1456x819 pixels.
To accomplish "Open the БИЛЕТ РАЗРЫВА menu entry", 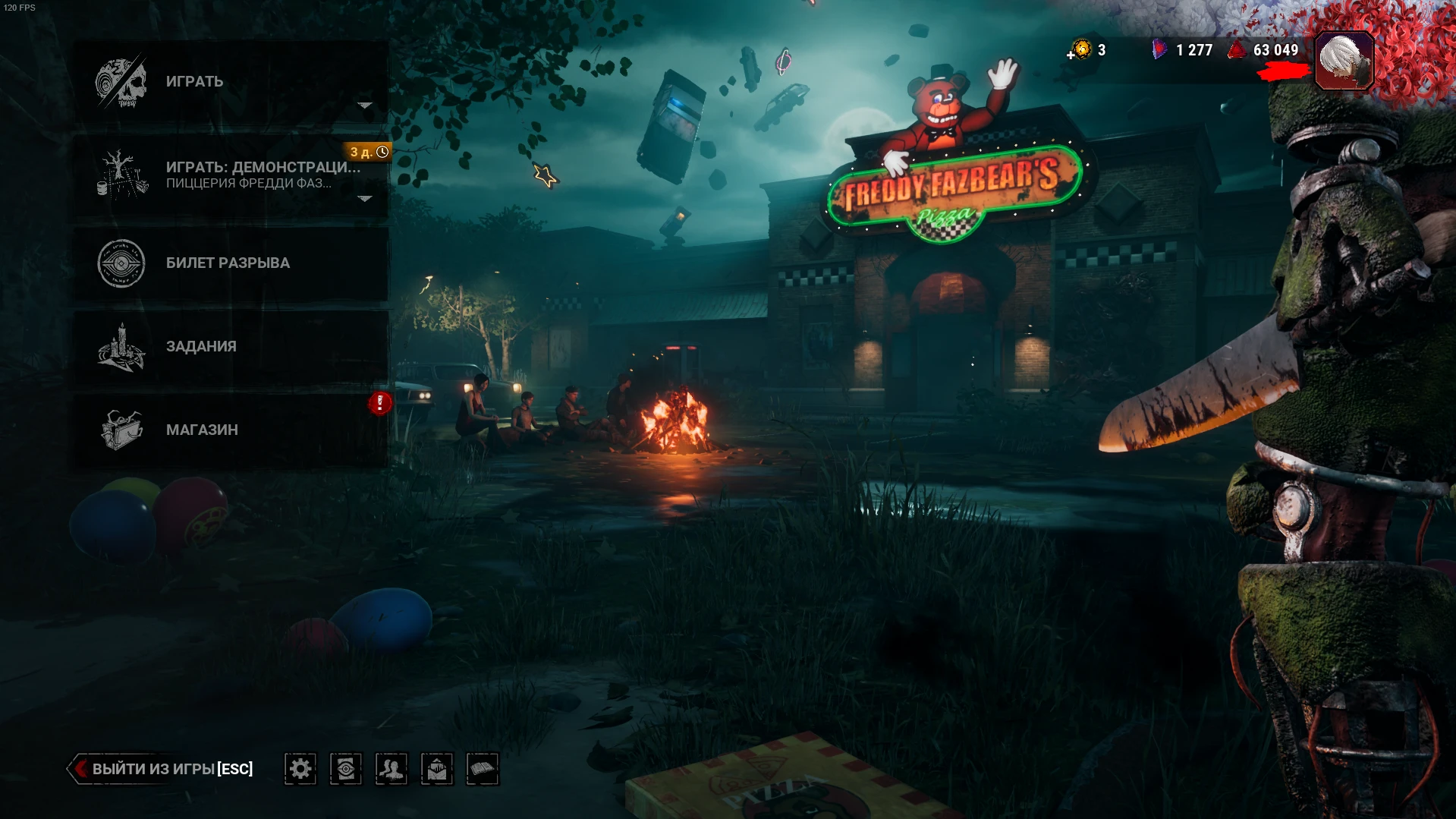I will [228, 263].
